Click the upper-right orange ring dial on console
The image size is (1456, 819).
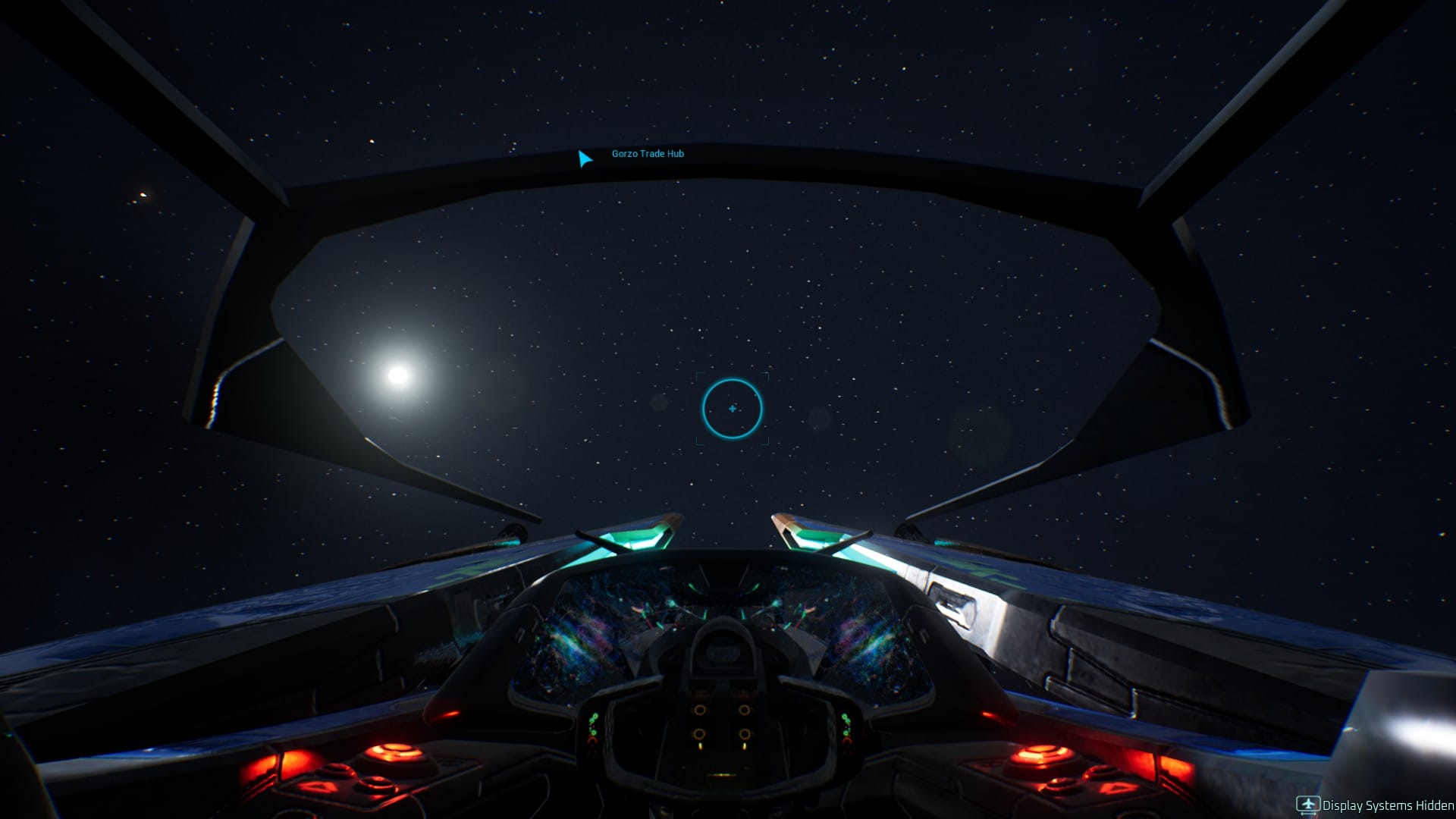click(744, 709)
